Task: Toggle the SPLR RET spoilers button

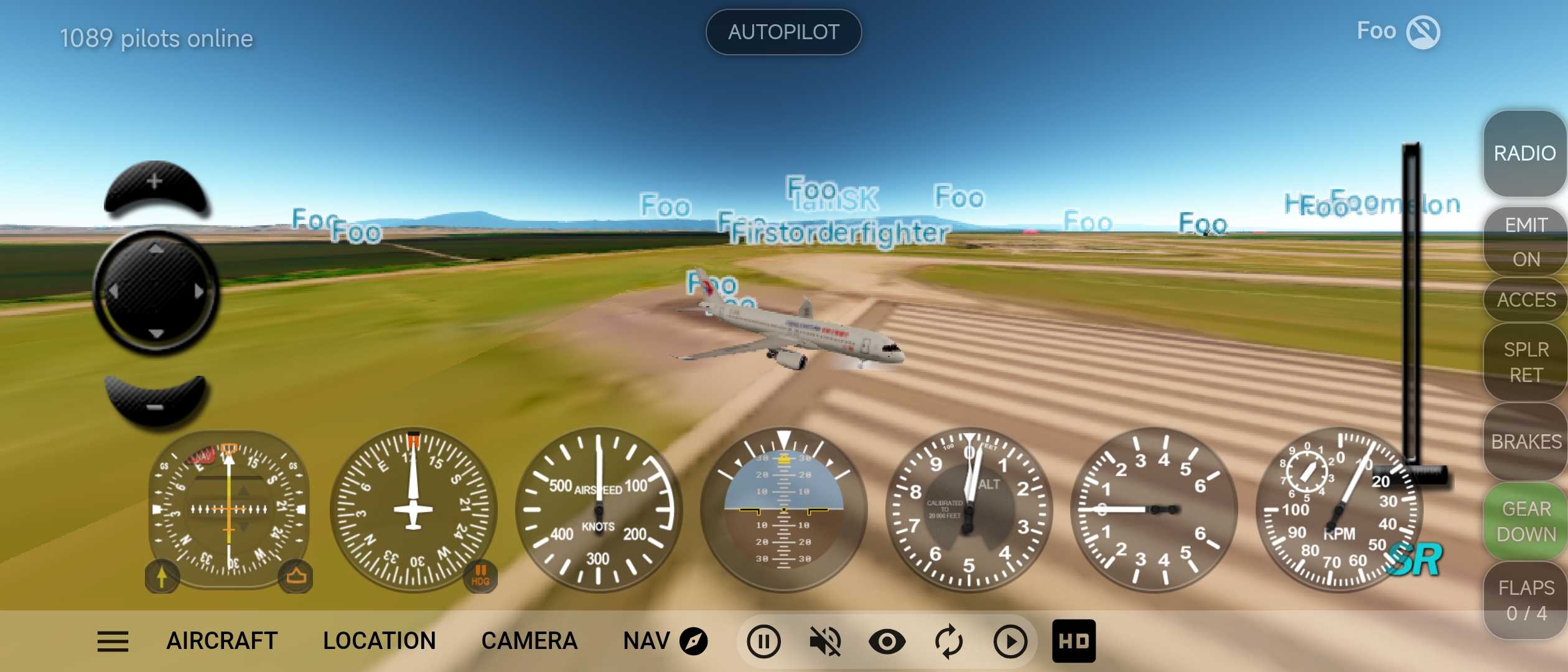Action: pos(1525,362)
